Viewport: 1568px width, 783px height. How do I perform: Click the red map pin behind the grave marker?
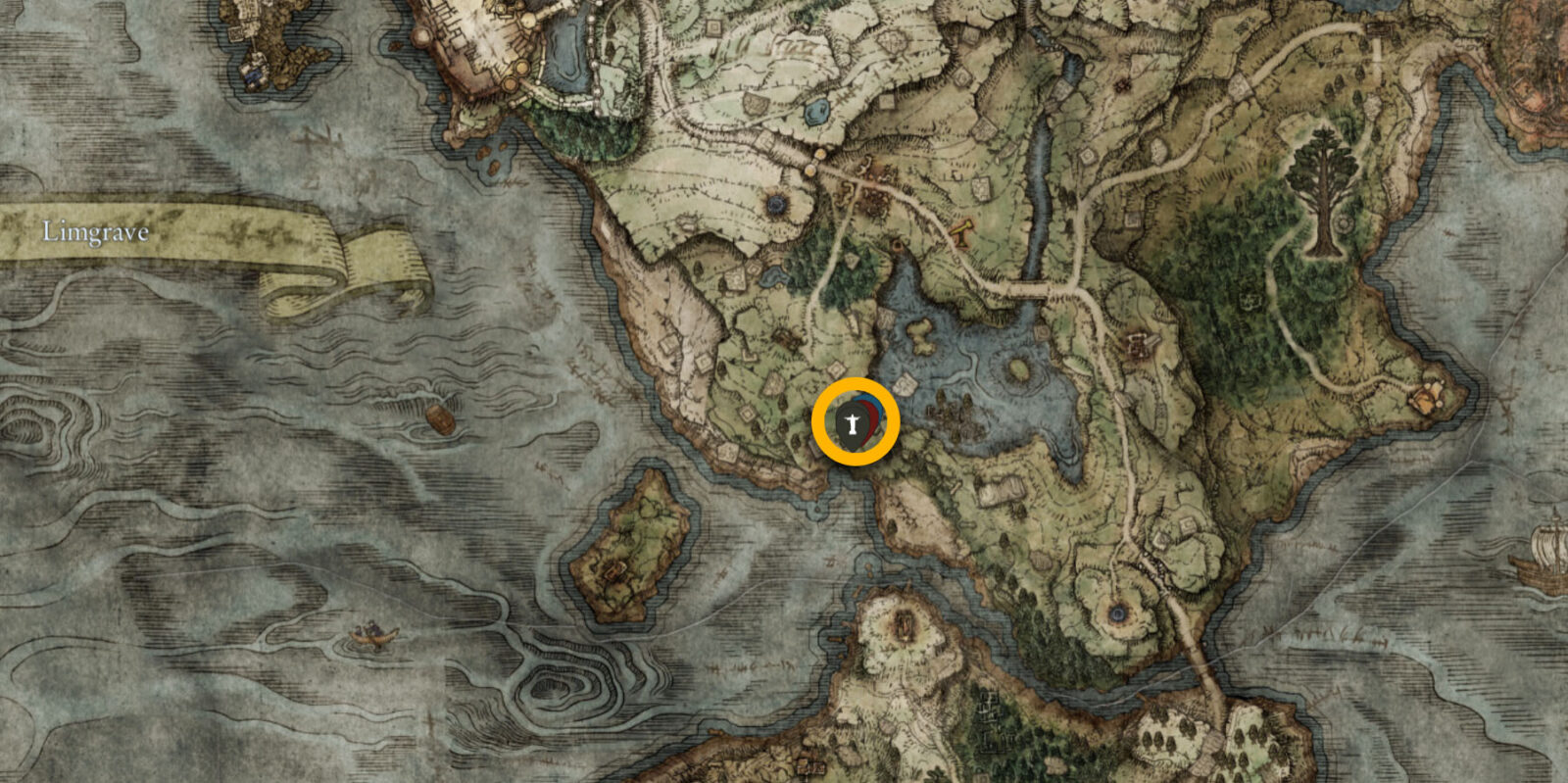869,419
